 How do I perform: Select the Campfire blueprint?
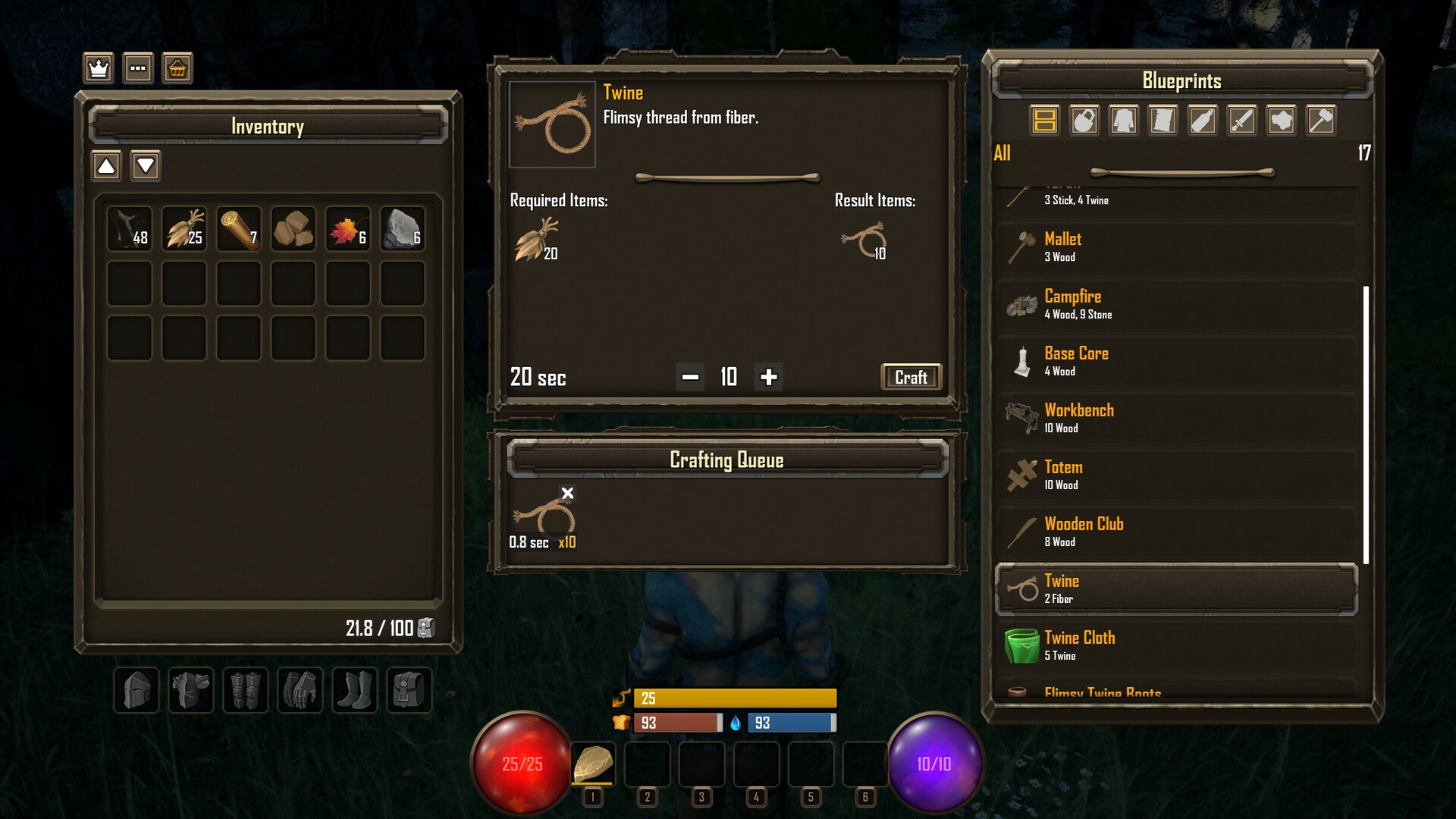(x=1177, y=304)
